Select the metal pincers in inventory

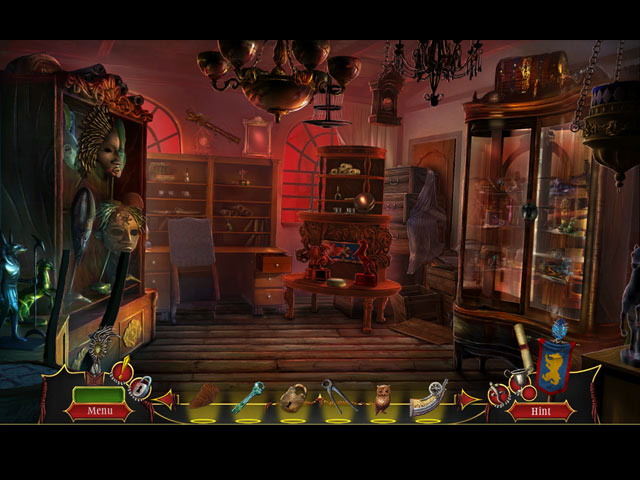pyautogui.click(x=337, y=396)
